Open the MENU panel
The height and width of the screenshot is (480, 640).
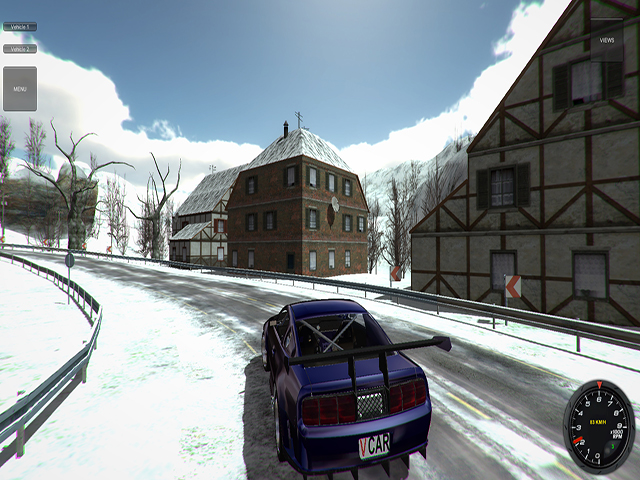click(x=20, y=89)
